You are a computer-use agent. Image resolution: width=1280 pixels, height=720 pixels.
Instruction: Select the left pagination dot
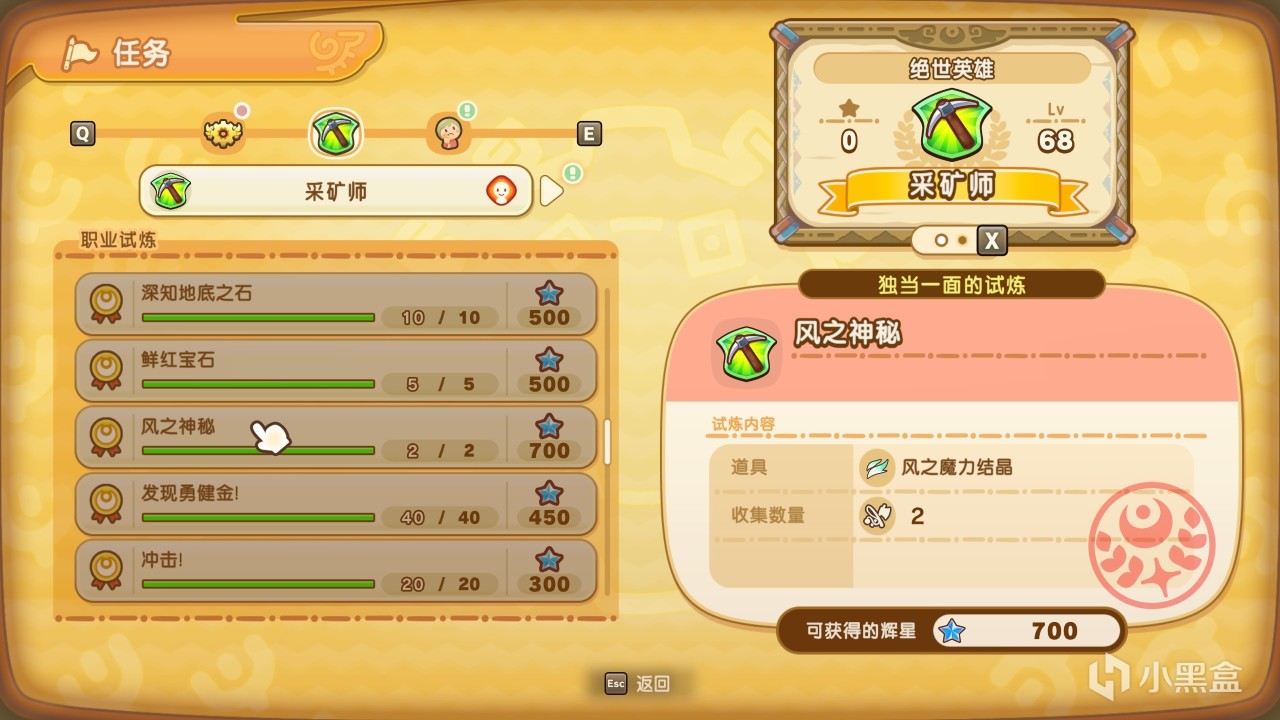[x=941, y=240]
